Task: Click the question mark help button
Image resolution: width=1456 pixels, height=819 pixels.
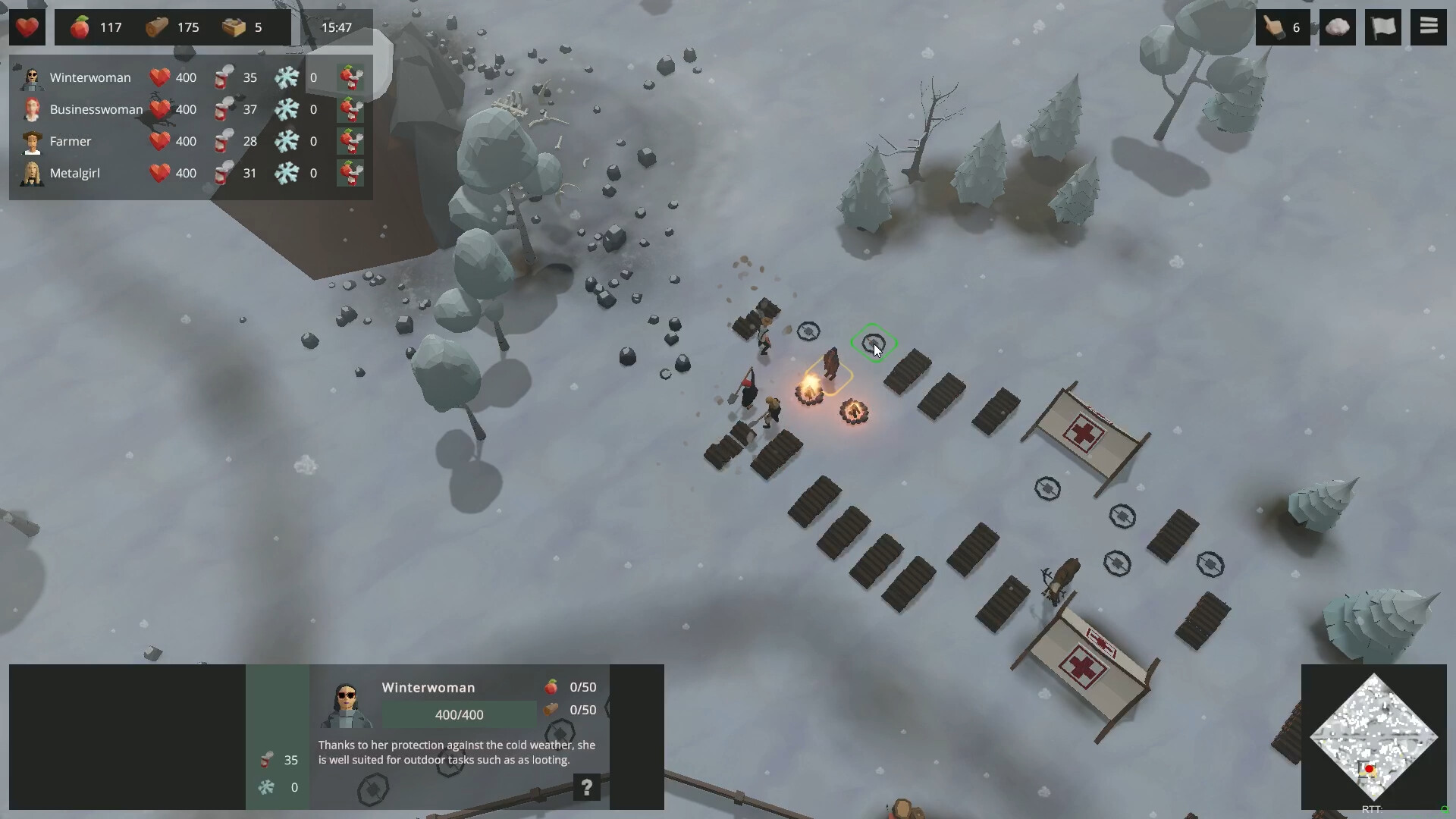Action: [587, 788]
